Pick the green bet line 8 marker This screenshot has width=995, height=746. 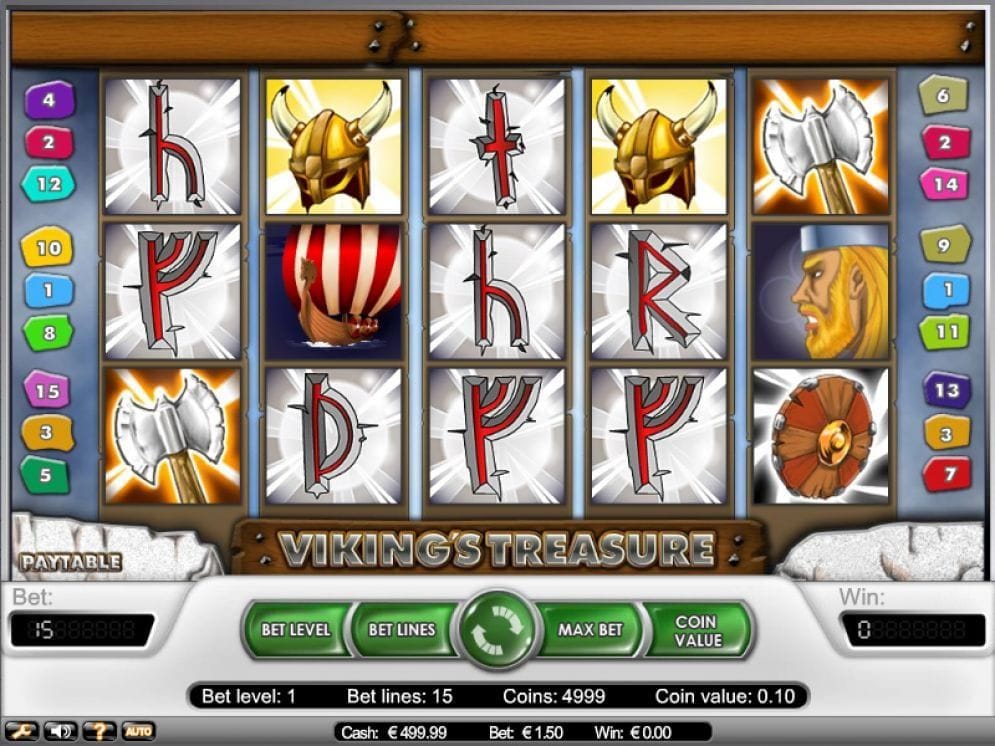coord(48,332)
